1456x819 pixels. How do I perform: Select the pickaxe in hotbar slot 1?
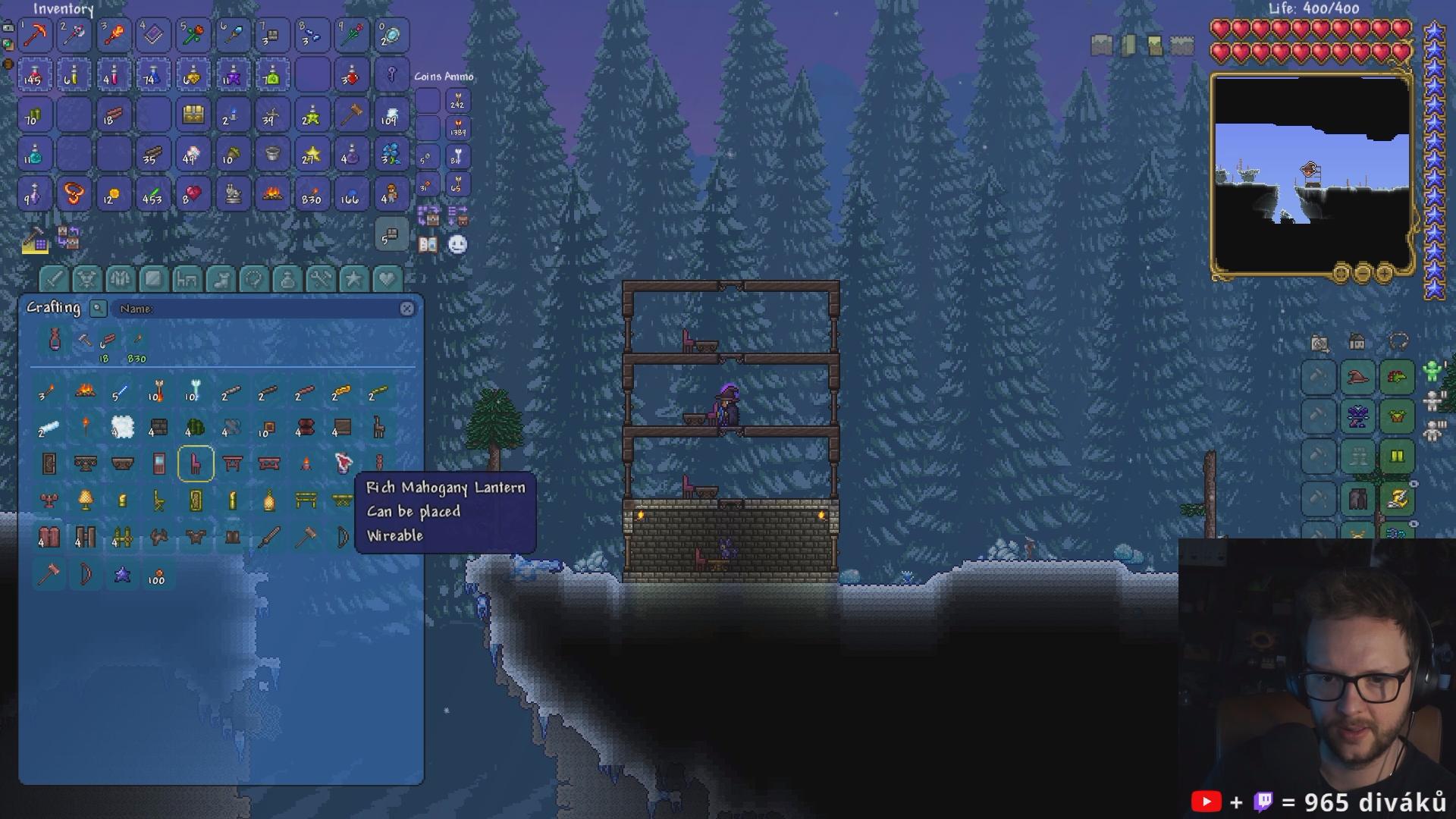pyautogui.click(x=35, y=35)
